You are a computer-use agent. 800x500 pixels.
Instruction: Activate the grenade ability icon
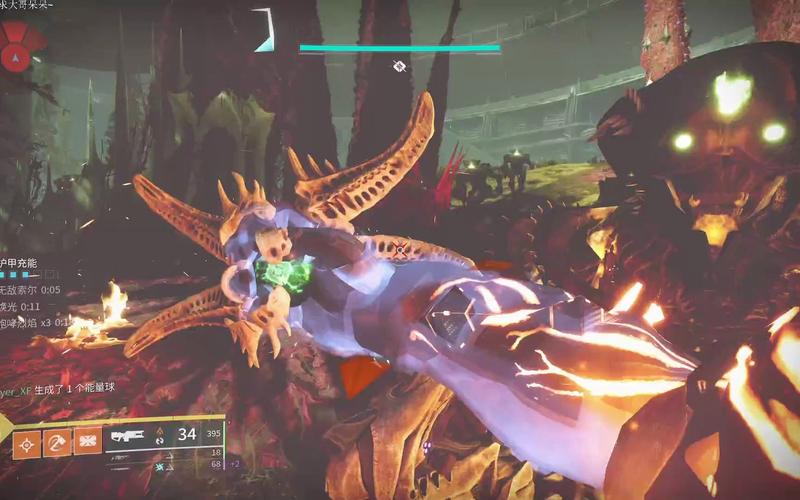(27, 442)
